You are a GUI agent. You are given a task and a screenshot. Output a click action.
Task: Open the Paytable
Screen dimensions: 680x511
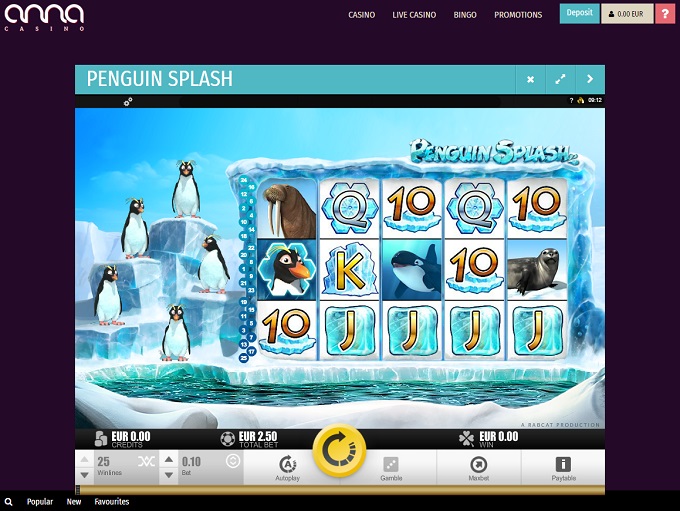tap(563, 468)
